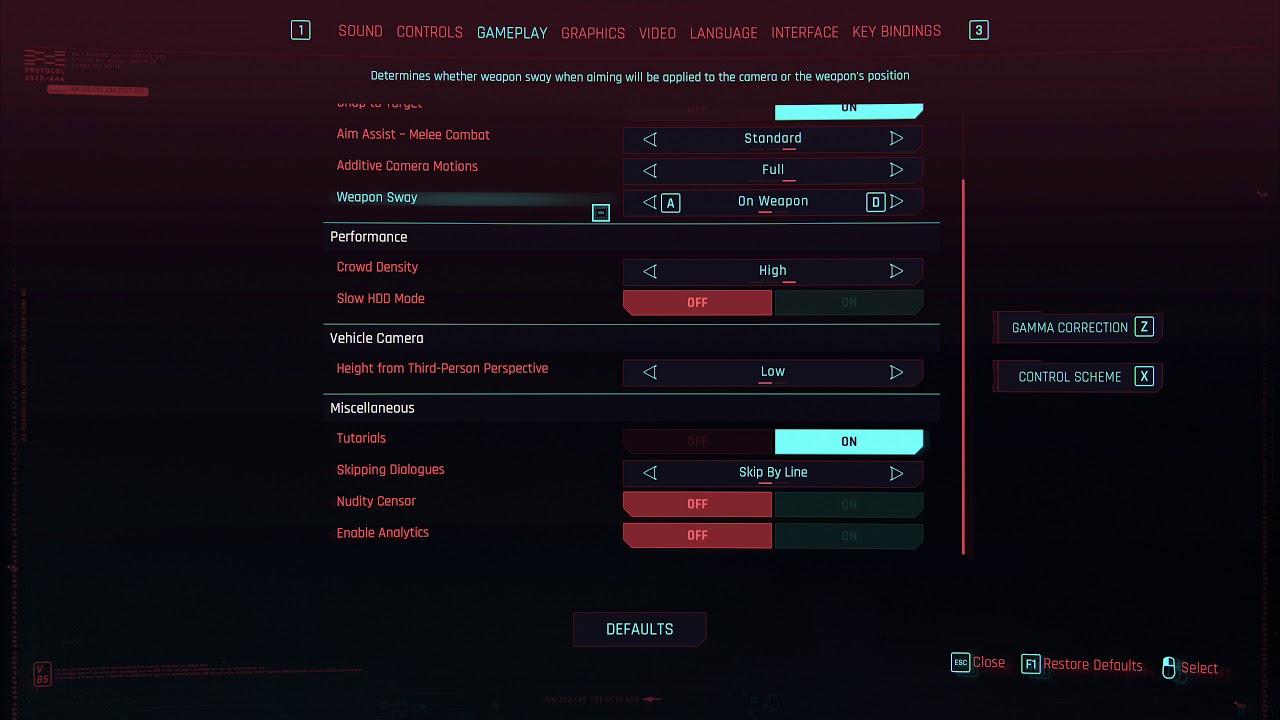The height and width of the screenshot is (720, 1280).
Task: Step Aim Assist - Melee Combat to previous option
Action: click(649, 139)
